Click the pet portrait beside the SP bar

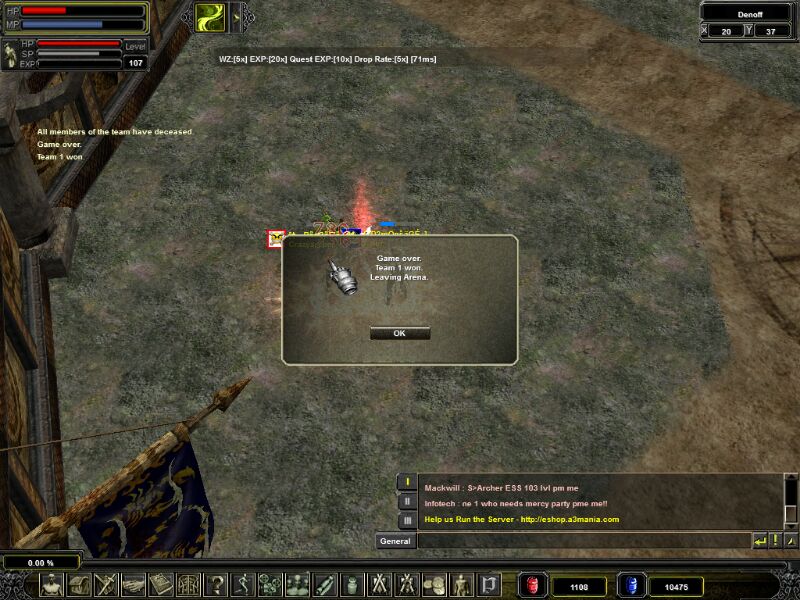[10, 55]
